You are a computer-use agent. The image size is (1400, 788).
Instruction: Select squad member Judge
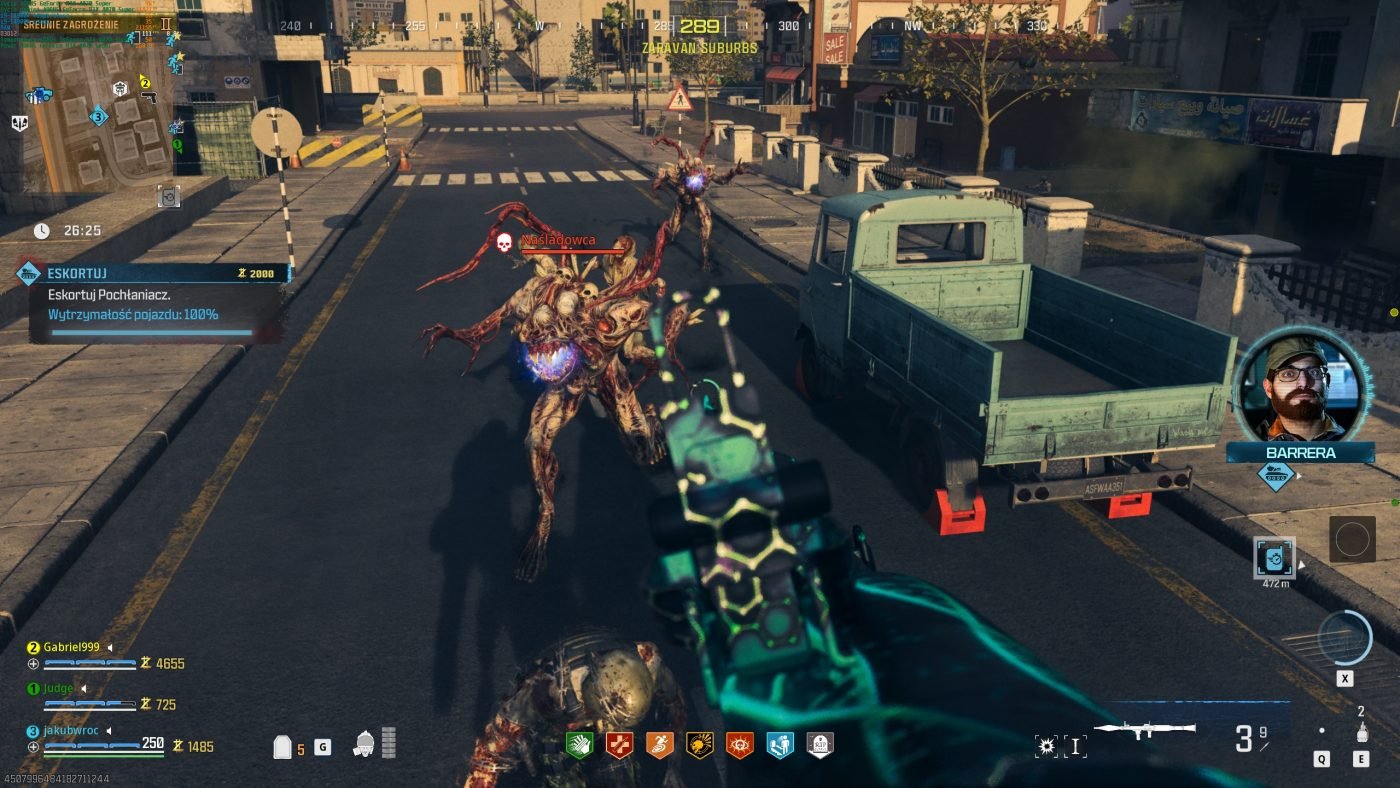(x=58, y=688)
